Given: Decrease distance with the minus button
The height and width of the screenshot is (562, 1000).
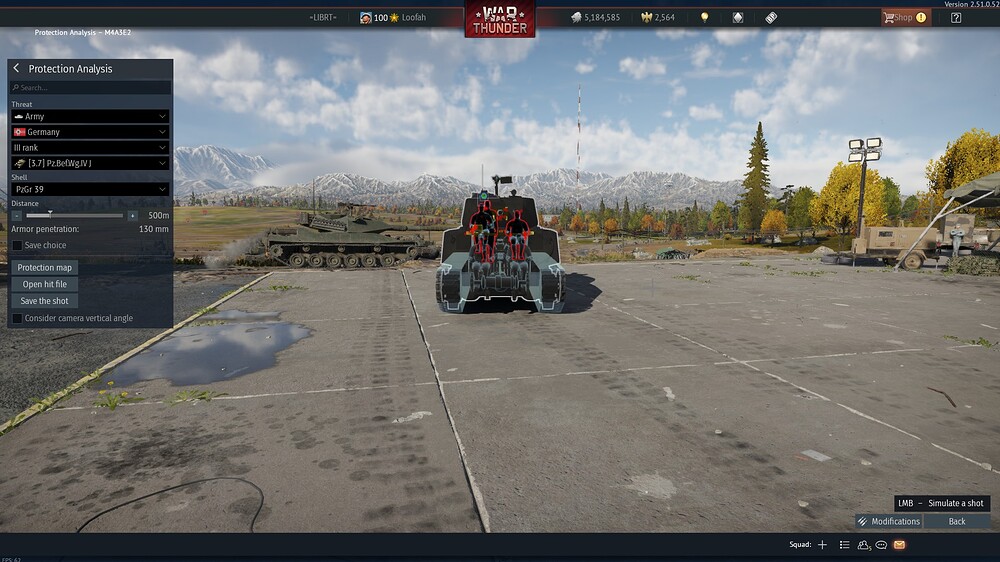Looking at the screenshot, I should click(x=17, y=215).
